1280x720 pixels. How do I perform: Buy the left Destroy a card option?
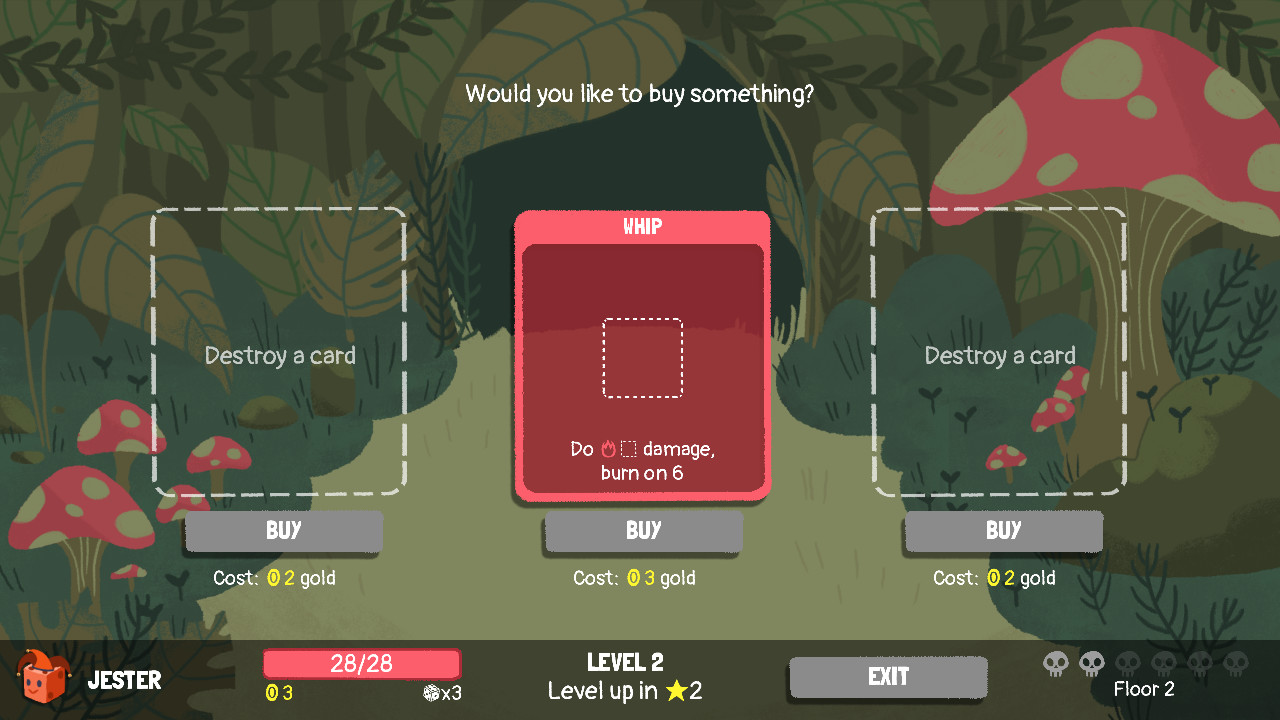(283, 531)
